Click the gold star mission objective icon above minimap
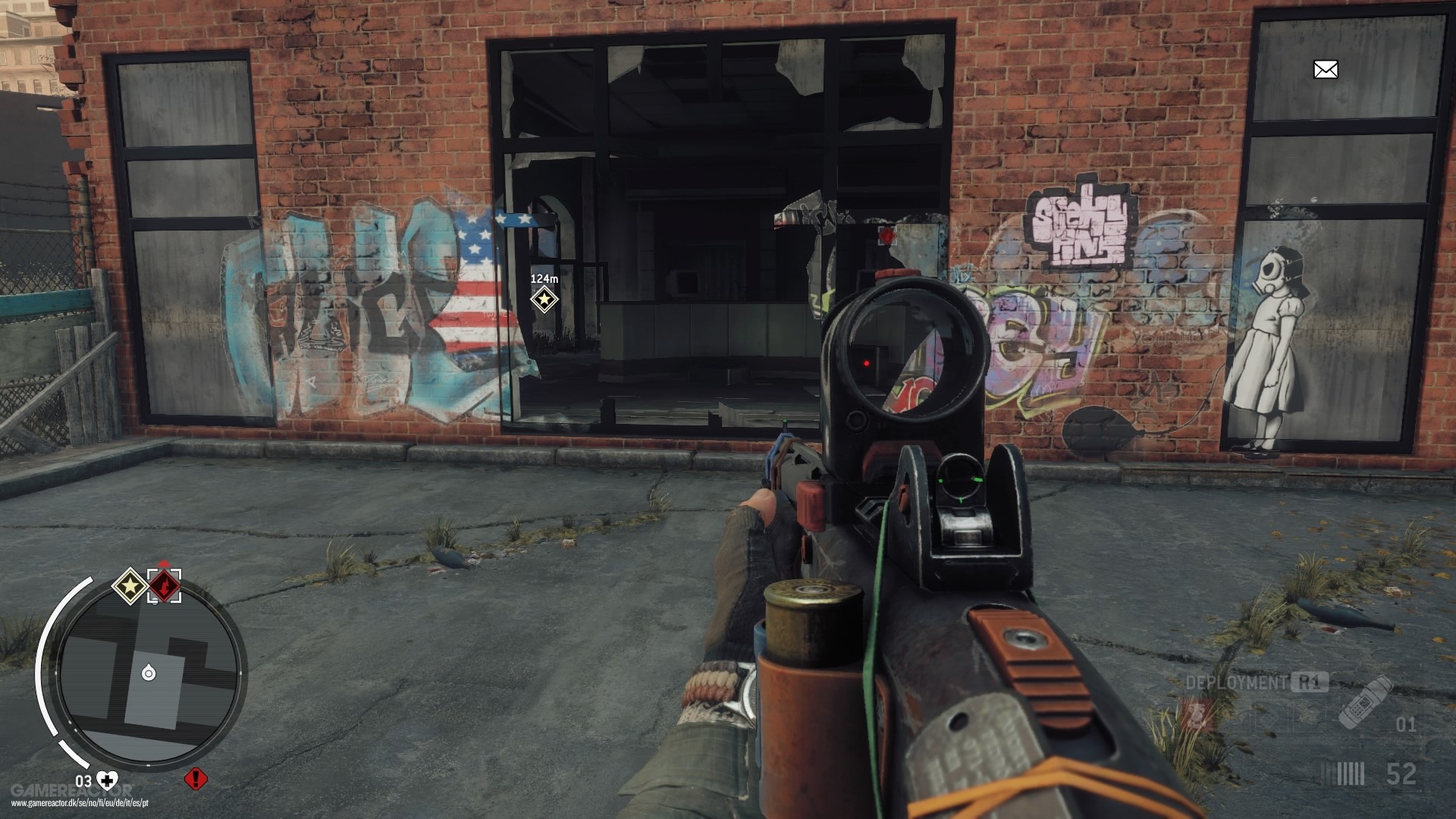1456x819 pixels. pyautogui.click(x=129, y=586)
